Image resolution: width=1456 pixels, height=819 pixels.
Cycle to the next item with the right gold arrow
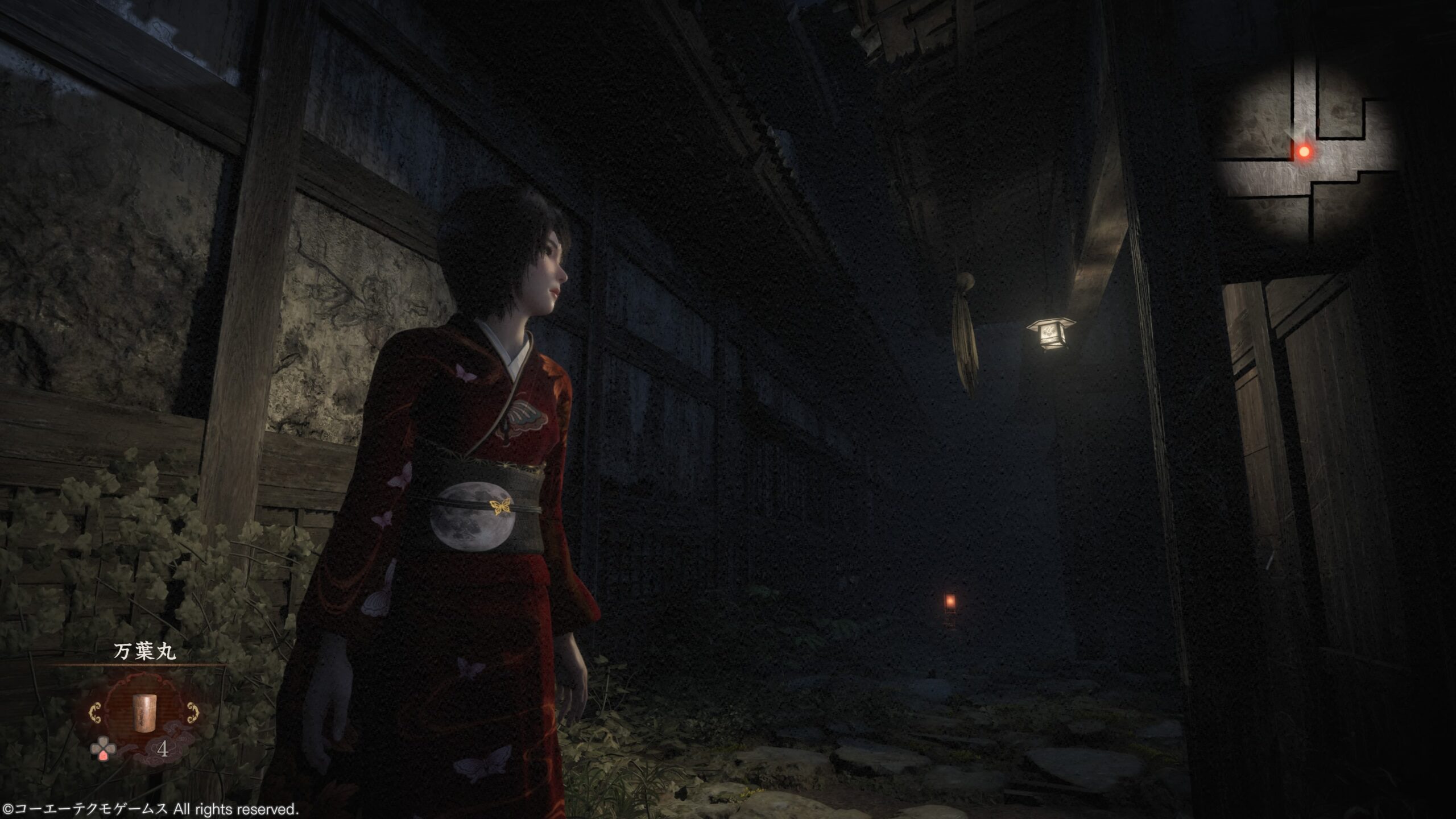click(x=193, y=712)
